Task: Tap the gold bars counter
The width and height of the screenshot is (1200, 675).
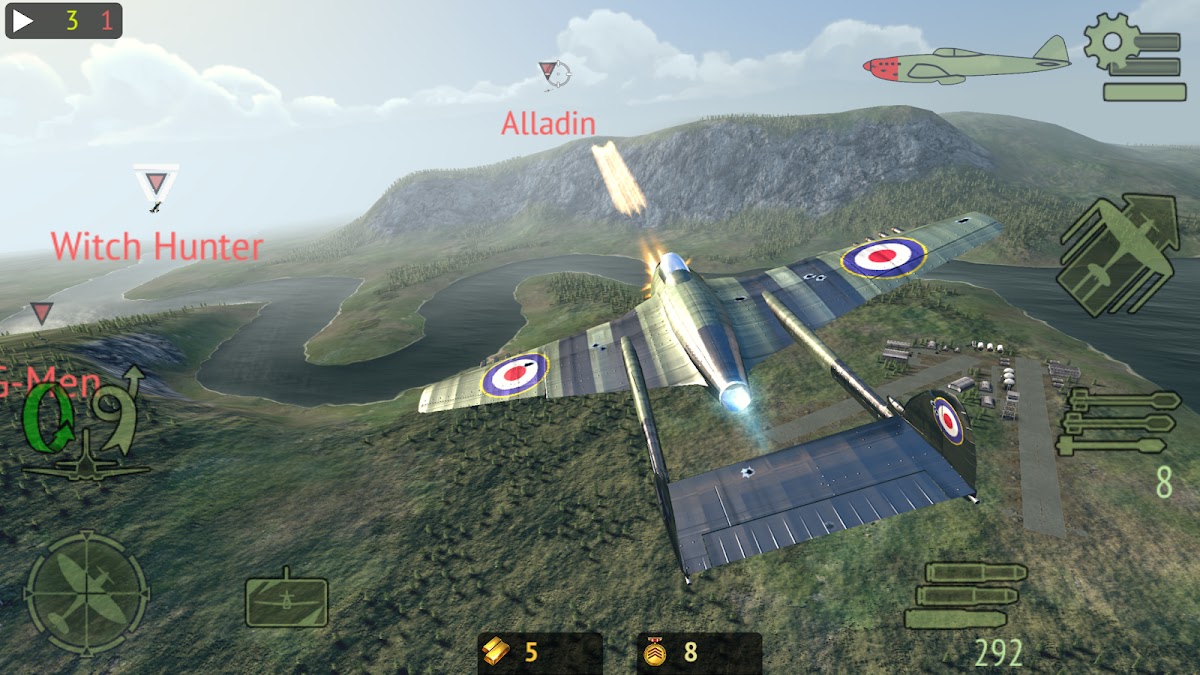Action: tap(539, 653)
